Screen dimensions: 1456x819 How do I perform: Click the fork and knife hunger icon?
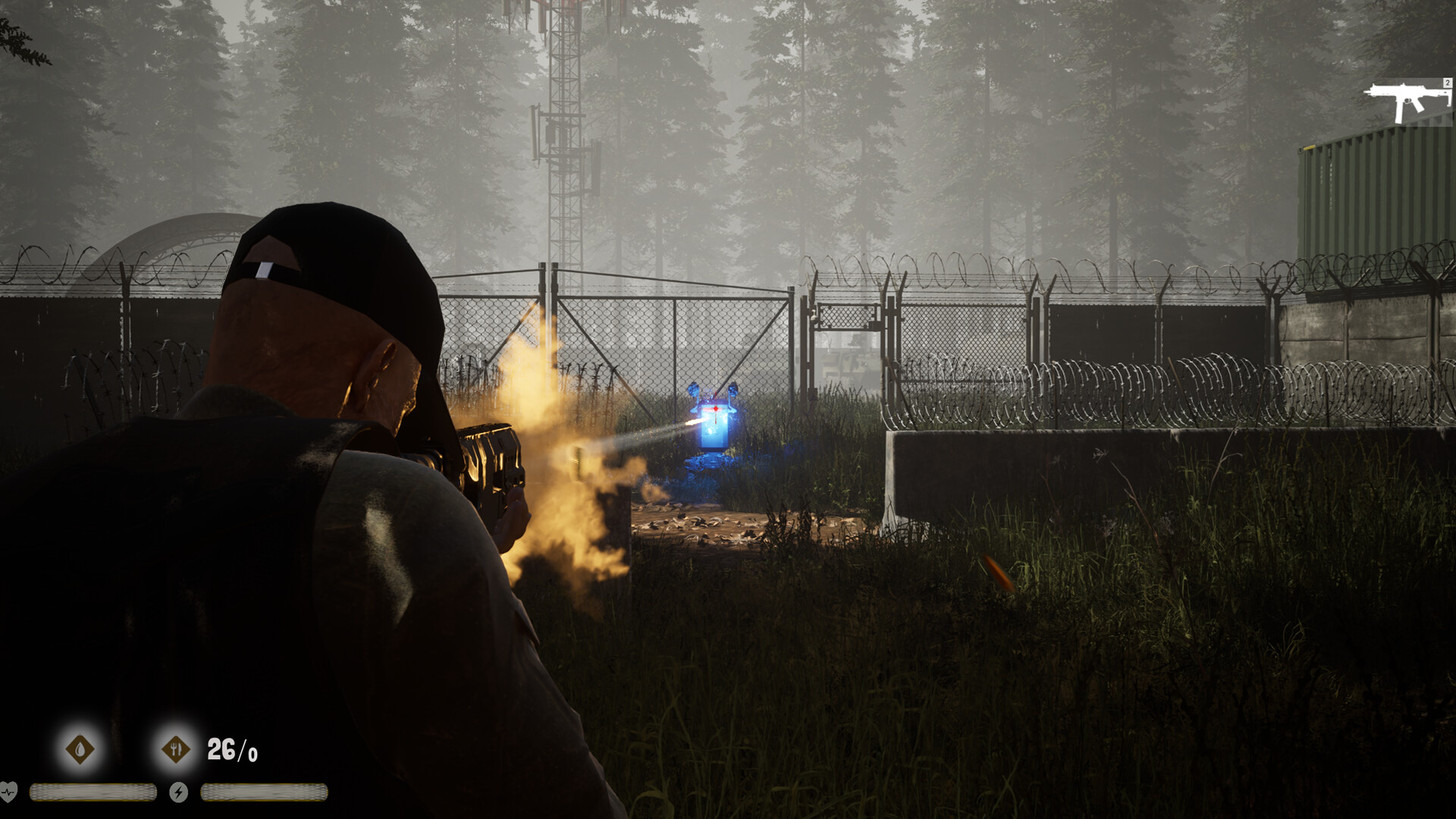pos(176,749)
